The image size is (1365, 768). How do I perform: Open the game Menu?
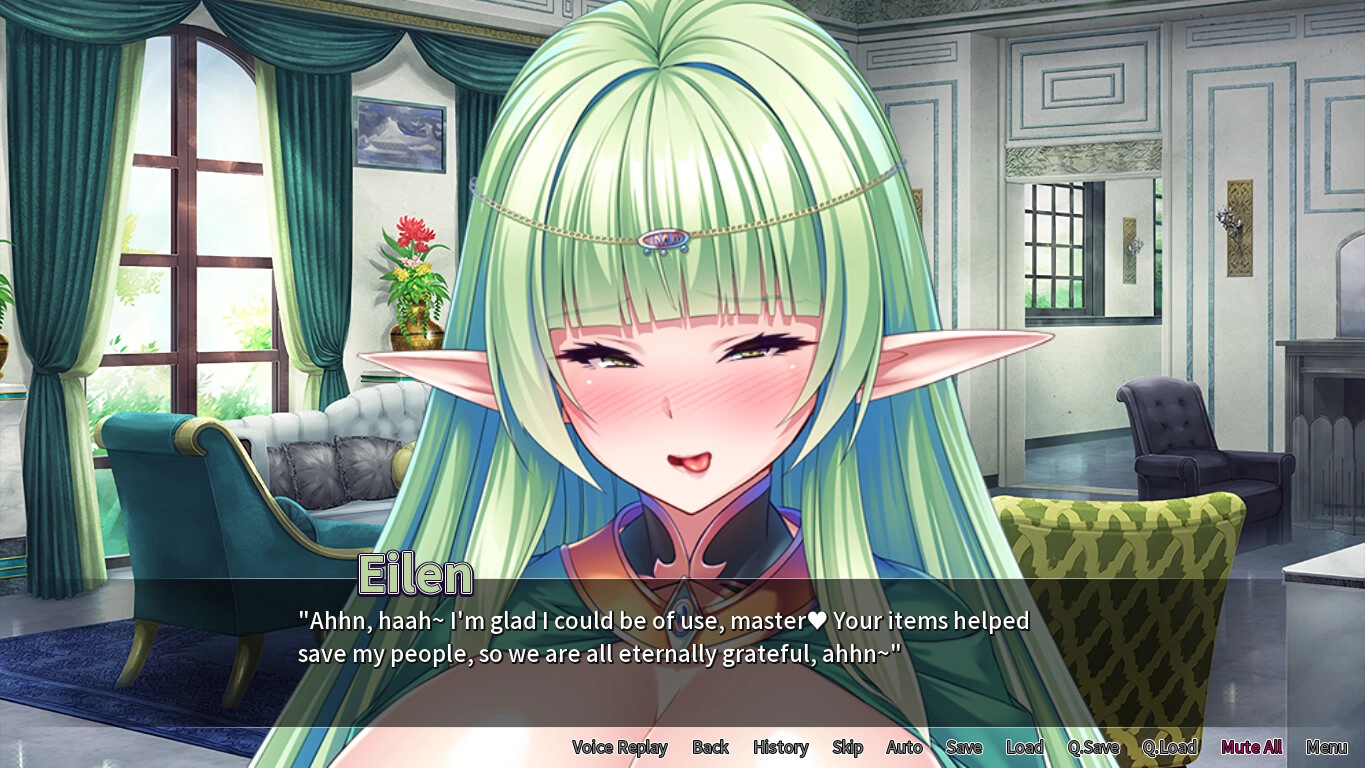[1326, 747]
